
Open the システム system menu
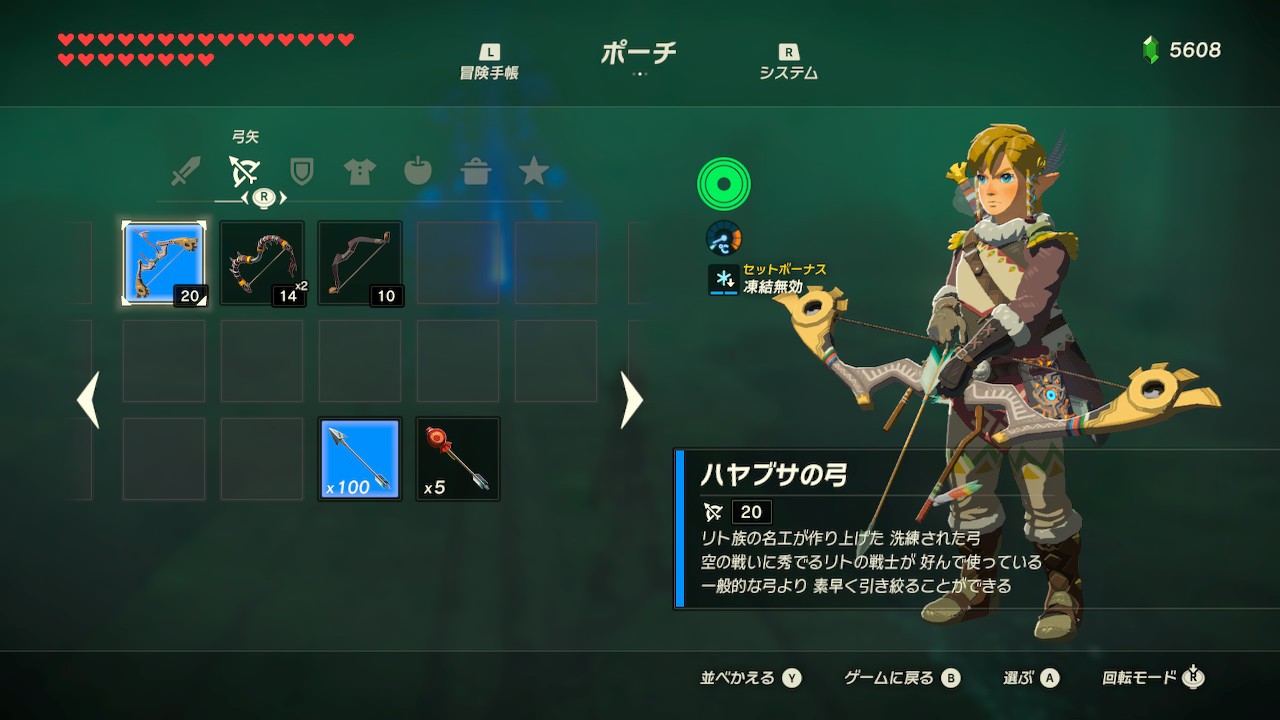tap(788, 62)
